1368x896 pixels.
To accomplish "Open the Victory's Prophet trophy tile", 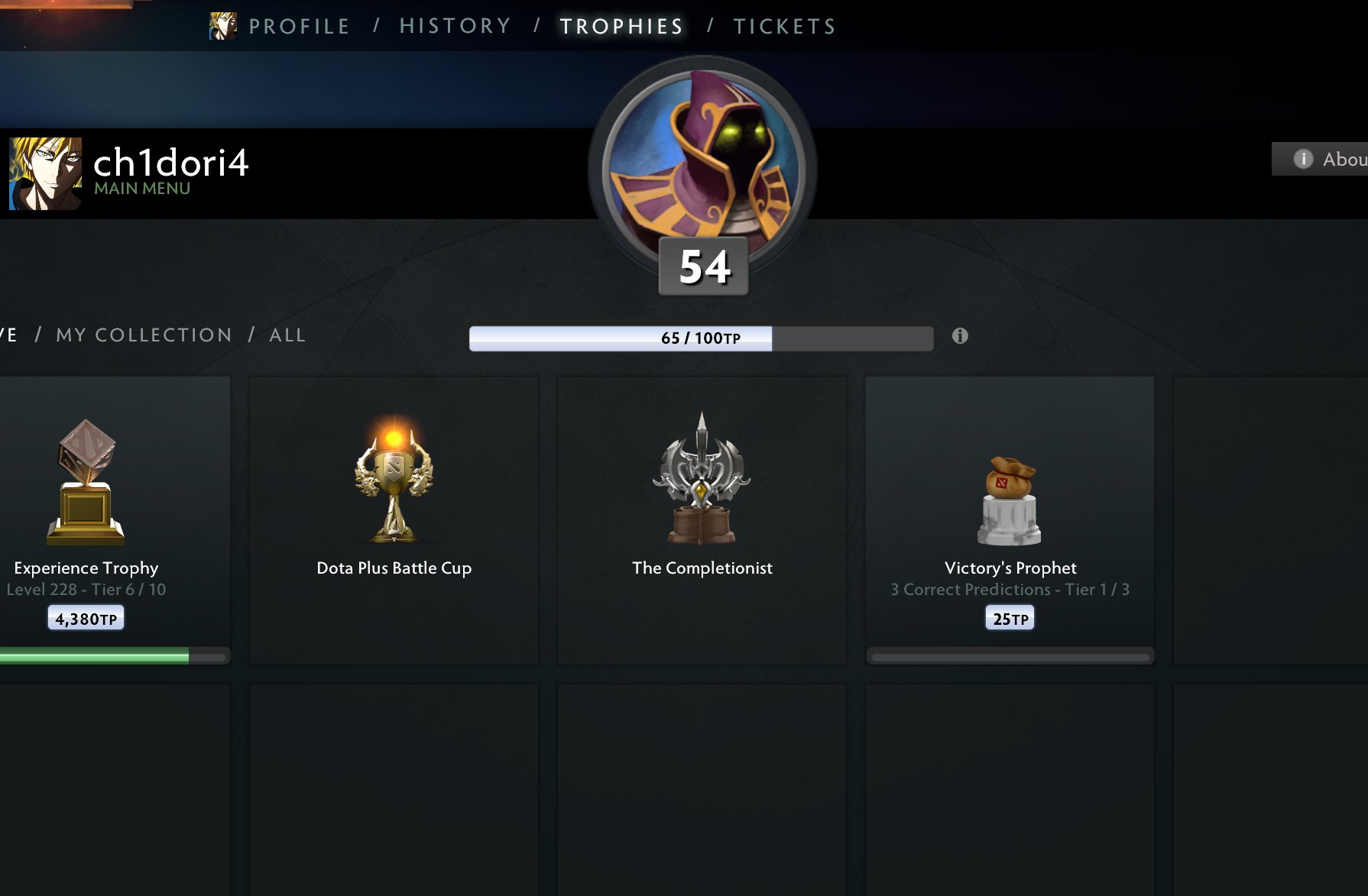I will (1010, 519).
